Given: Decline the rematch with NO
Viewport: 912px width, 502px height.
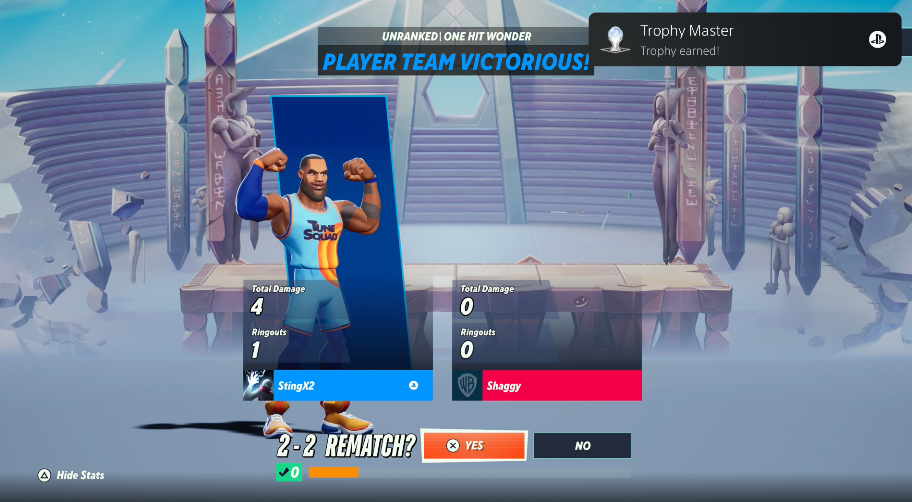Looking at the screenshot, I should pos(582,446).
